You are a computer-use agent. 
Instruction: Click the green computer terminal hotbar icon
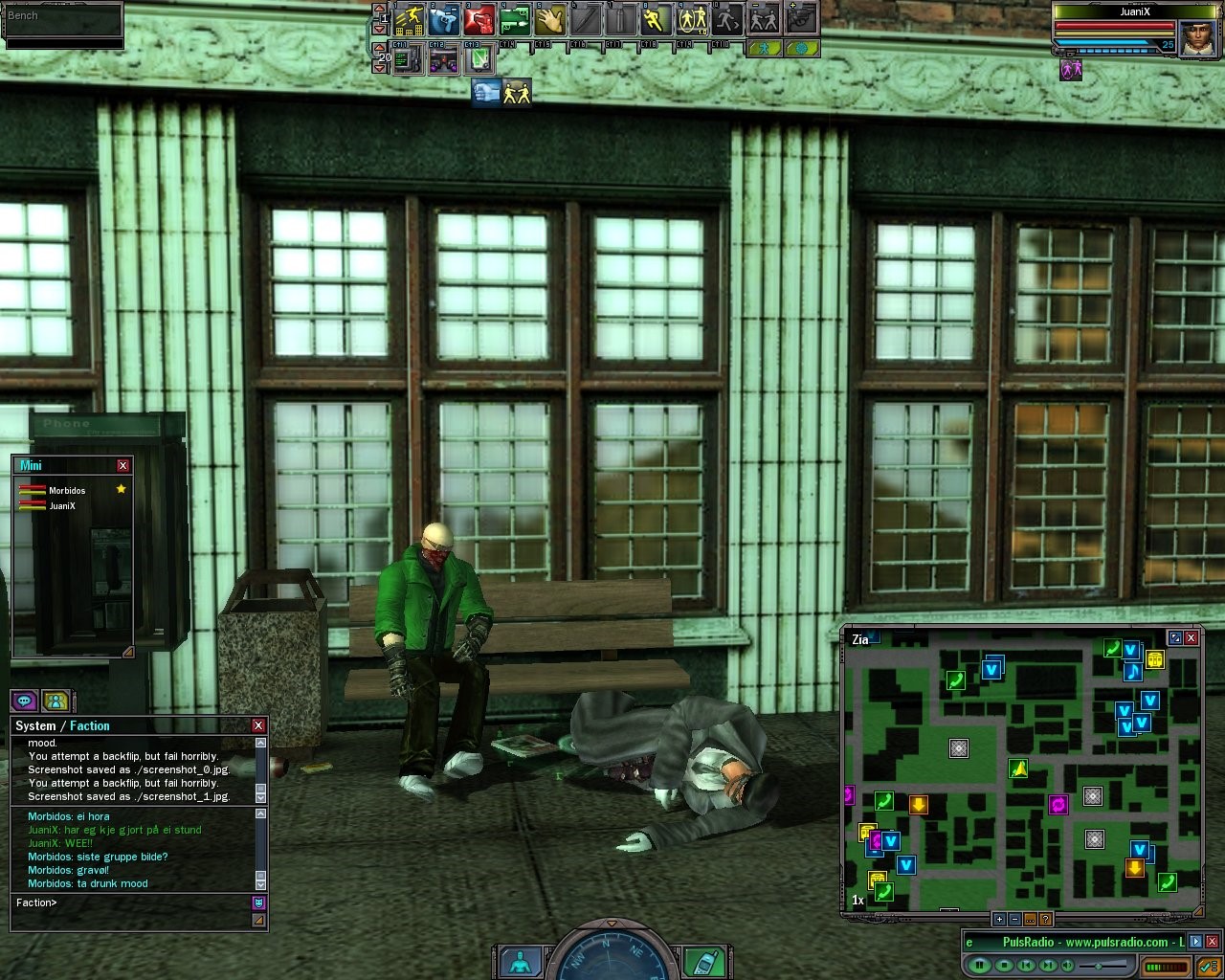pyautogui.click(x=408, y=59)
